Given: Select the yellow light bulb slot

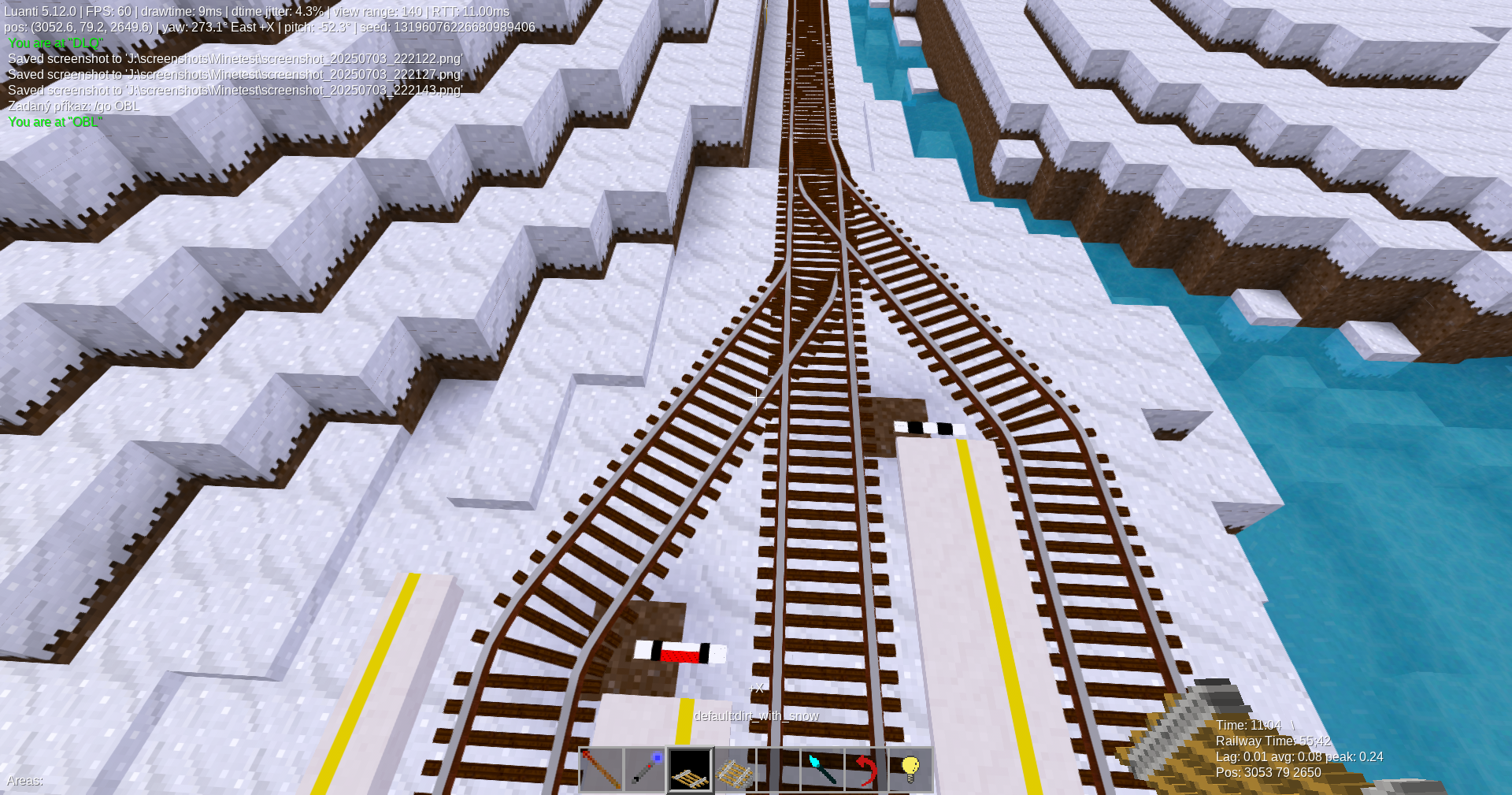Looking at the screenshot, I should tap(910, 770).
